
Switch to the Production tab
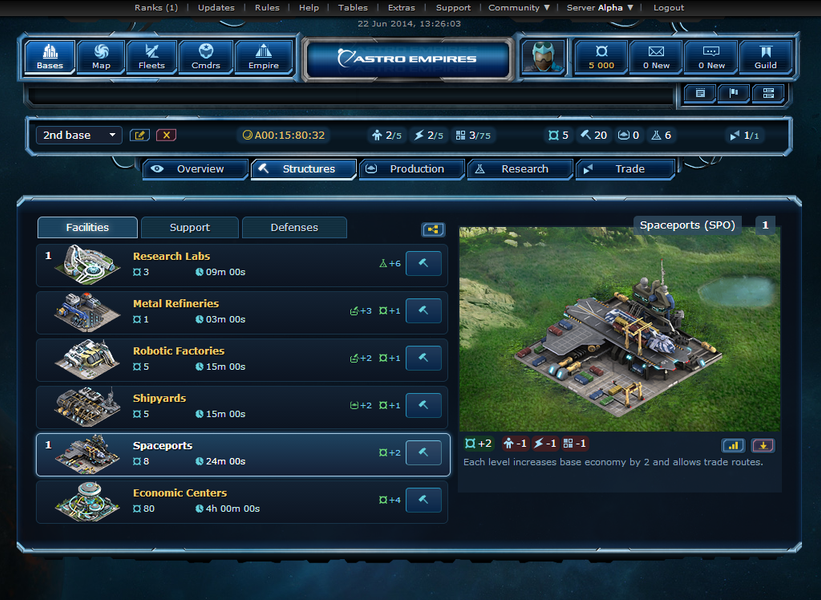412,169
